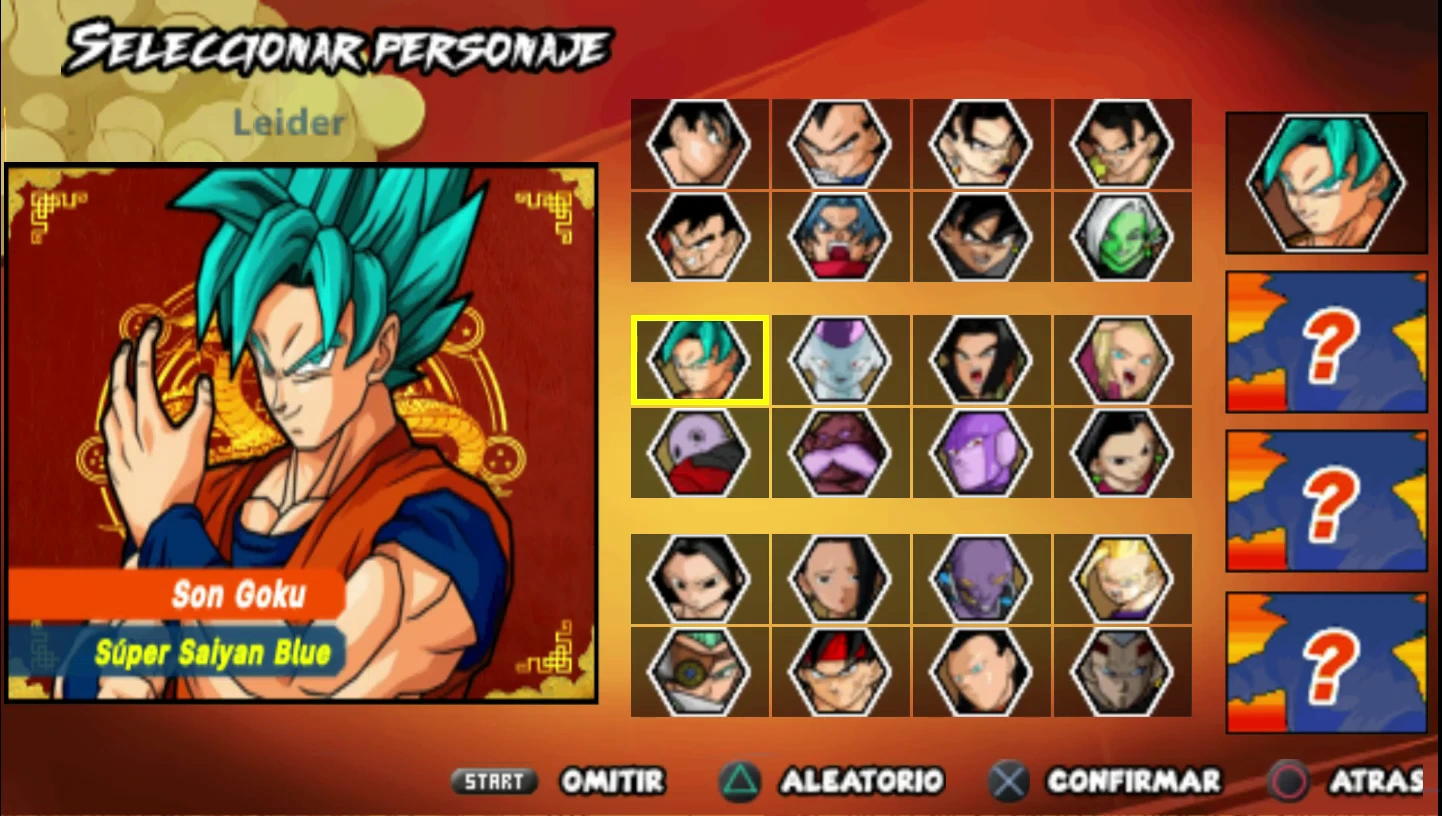This screenshot has height=816, width=1442.
Task: Select Frieza's character portrait
Action: pos(841,359)
